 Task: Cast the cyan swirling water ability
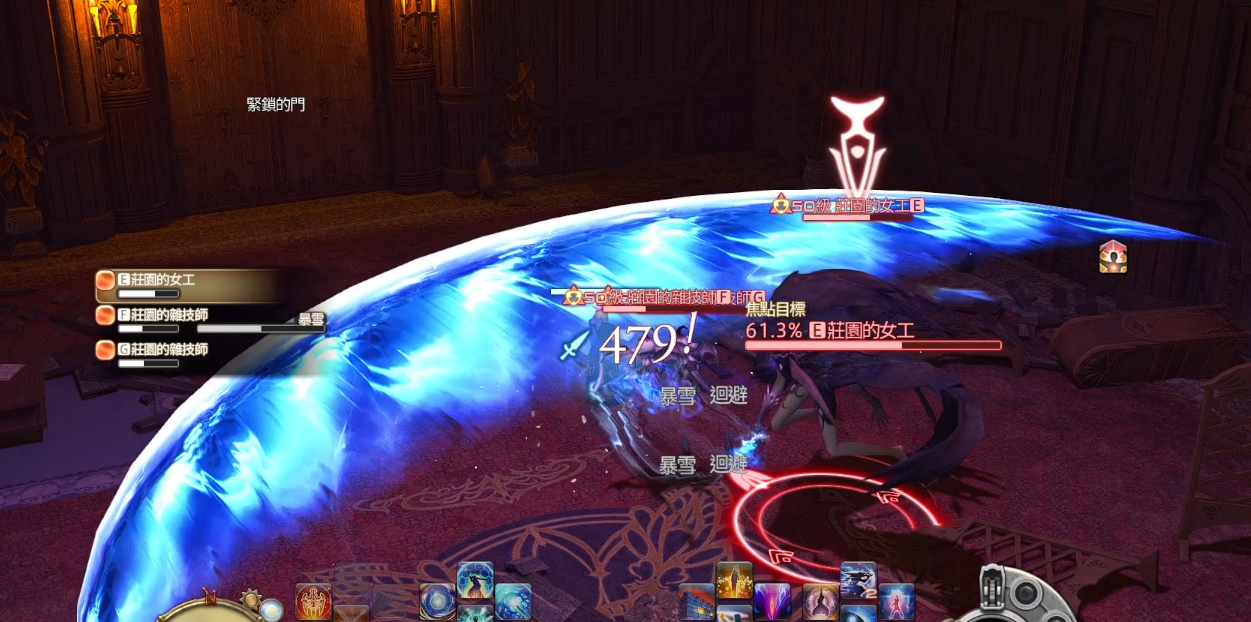click(513, 601)
